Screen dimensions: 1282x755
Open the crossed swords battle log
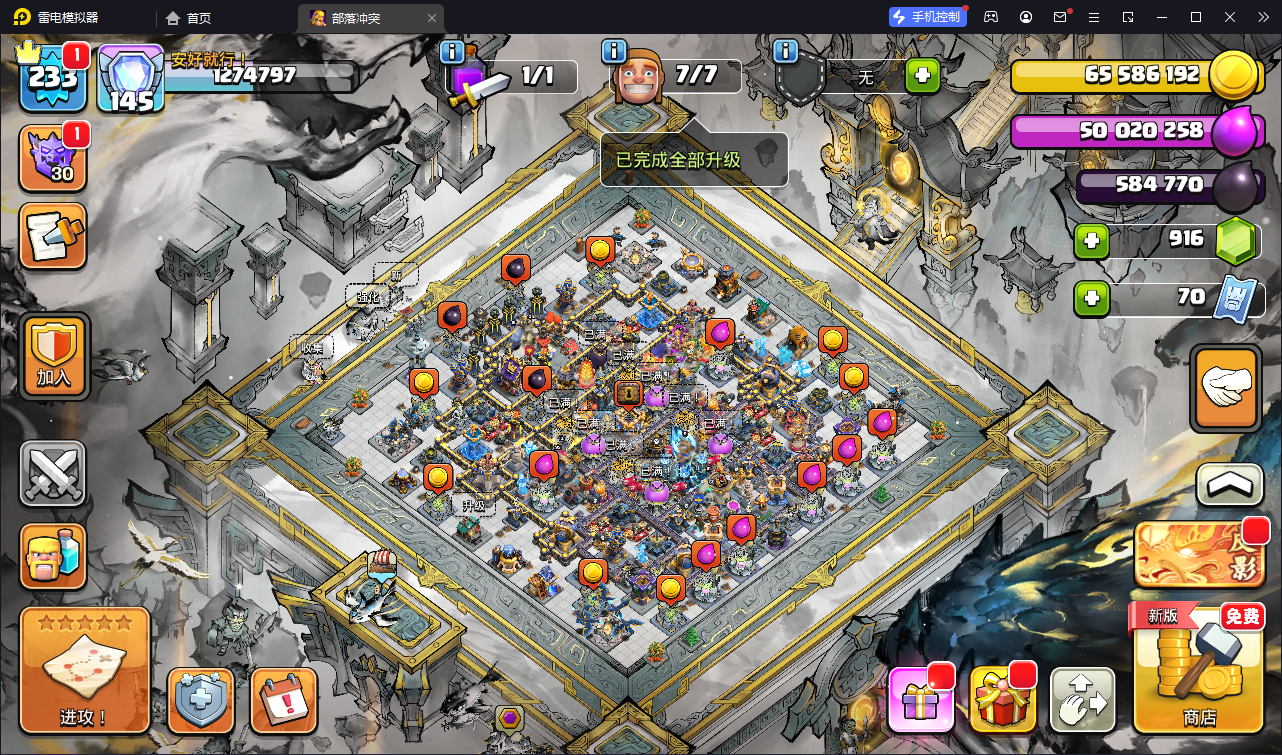click(53, 474)
